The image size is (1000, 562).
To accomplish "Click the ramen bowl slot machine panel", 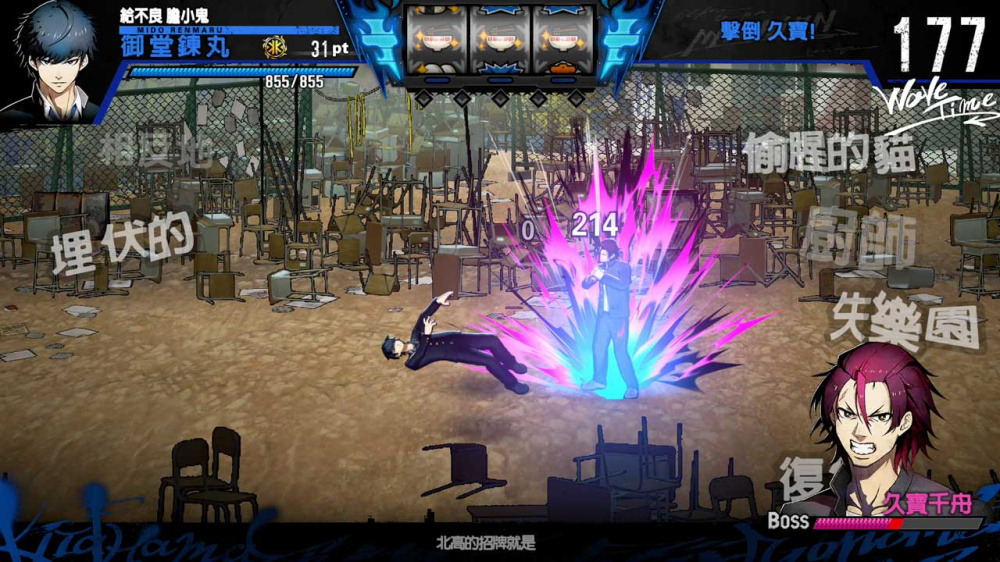I will coord(499,40).
